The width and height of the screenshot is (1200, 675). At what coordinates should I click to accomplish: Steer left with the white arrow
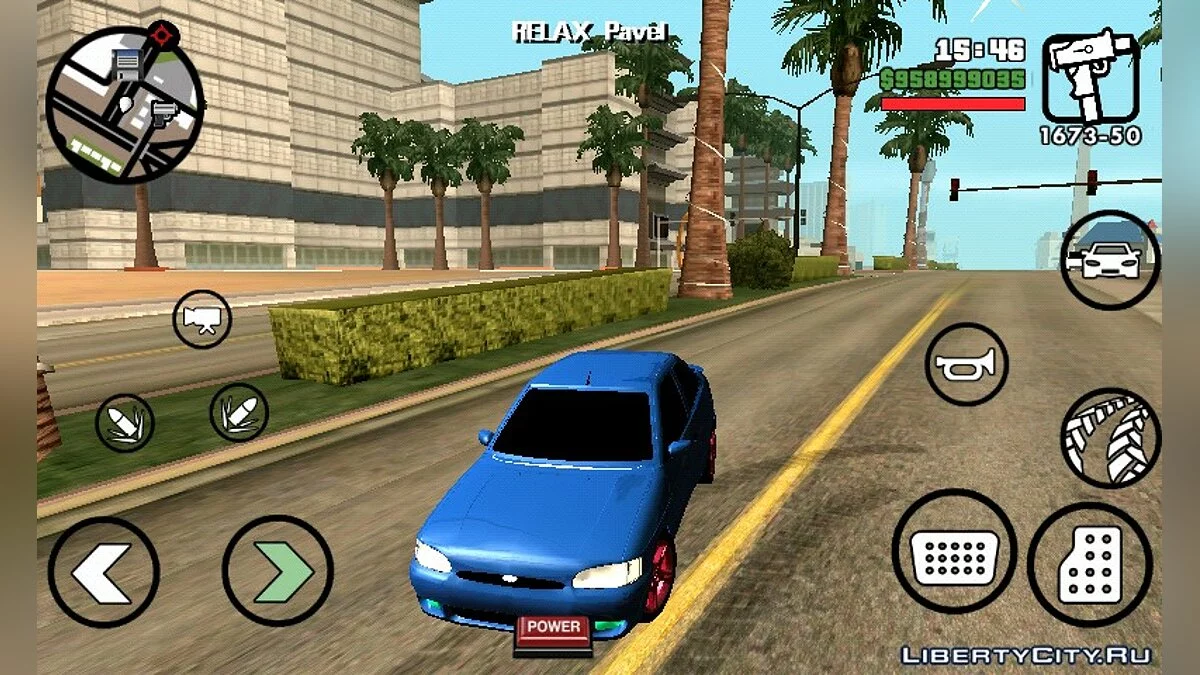104,572
